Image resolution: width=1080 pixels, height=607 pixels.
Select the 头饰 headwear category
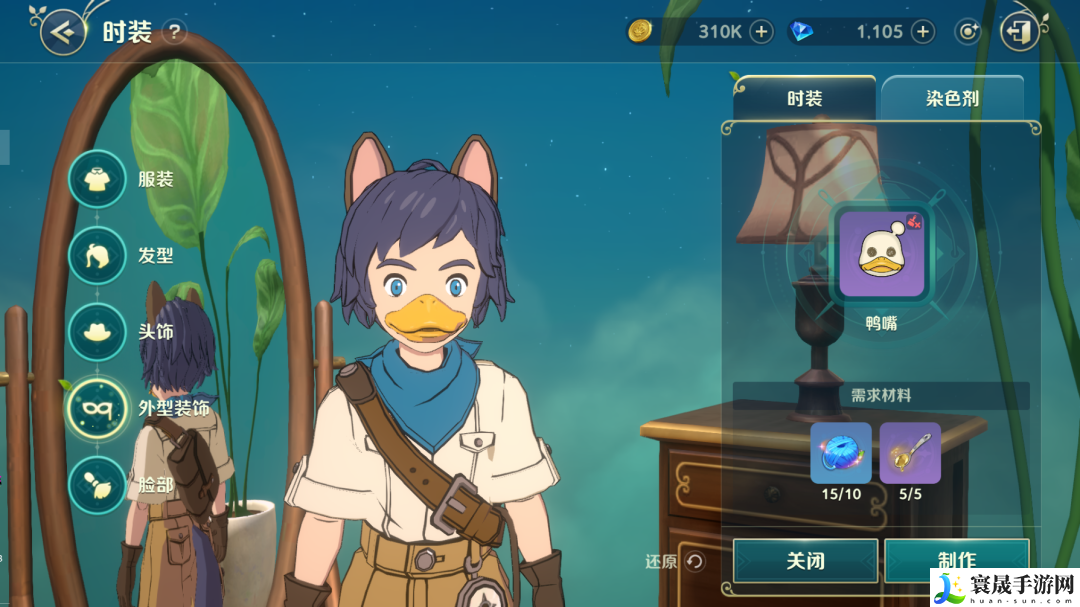click(97, 332)
